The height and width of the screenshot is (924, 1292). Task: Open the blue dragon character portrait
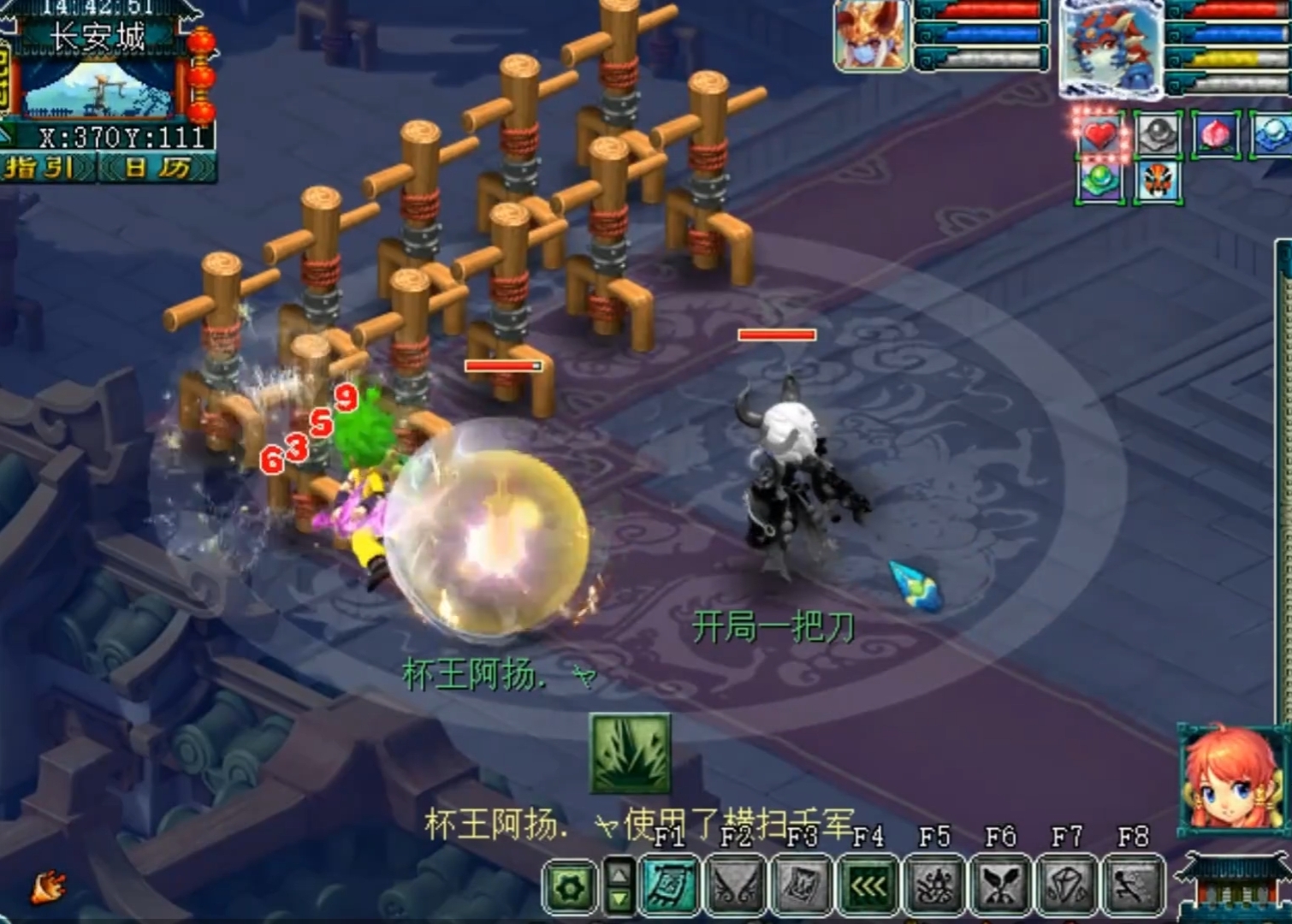pyautogui.click(x=1111, y=45)
